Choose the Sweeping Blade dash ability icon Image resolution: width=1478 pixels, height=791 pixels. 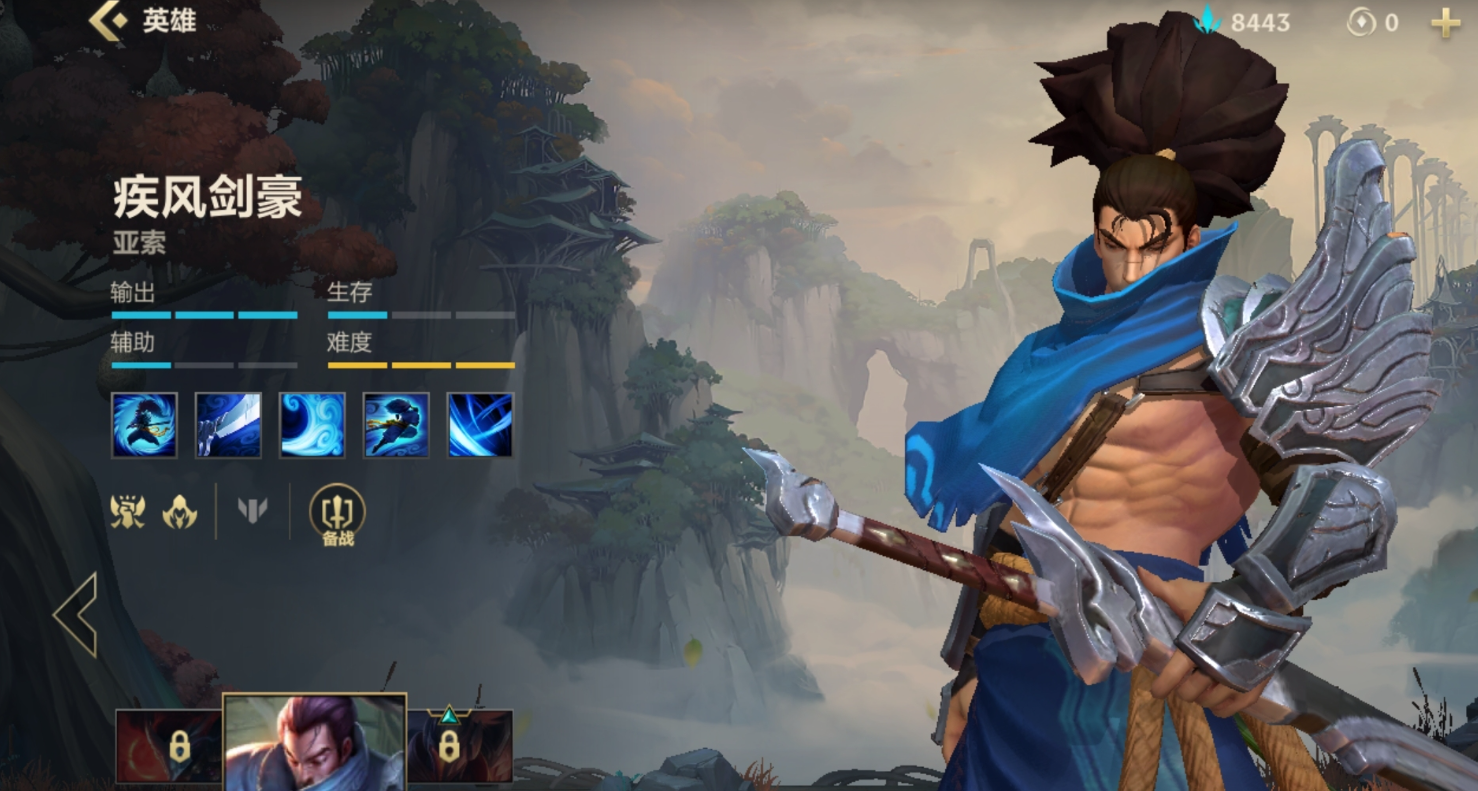[396, 425]
